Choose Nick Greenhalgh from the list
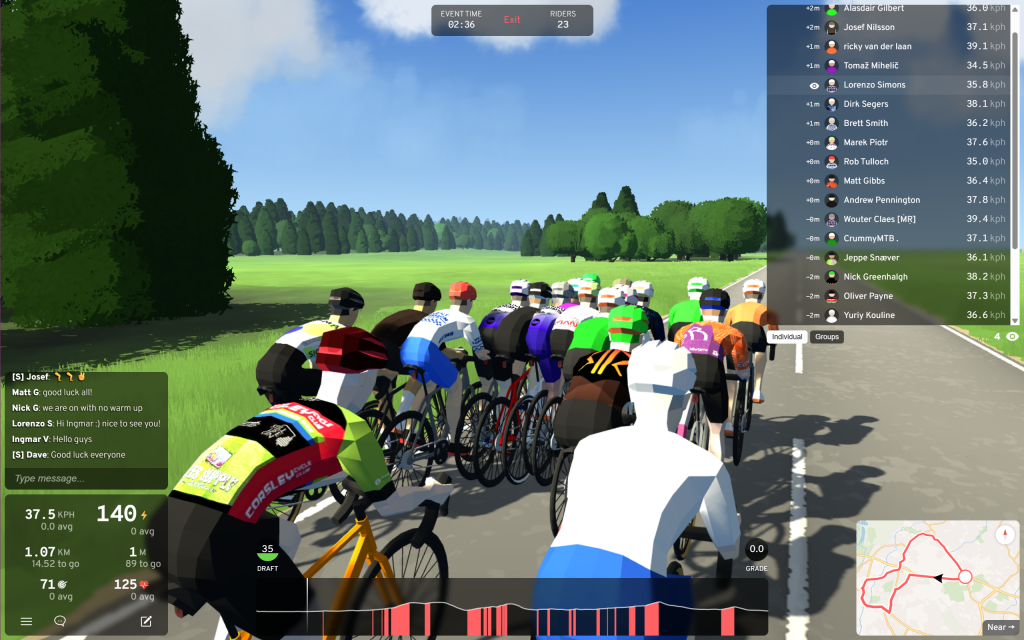The width and height of the screenshot is (1024, 640). tap(875, 277)
